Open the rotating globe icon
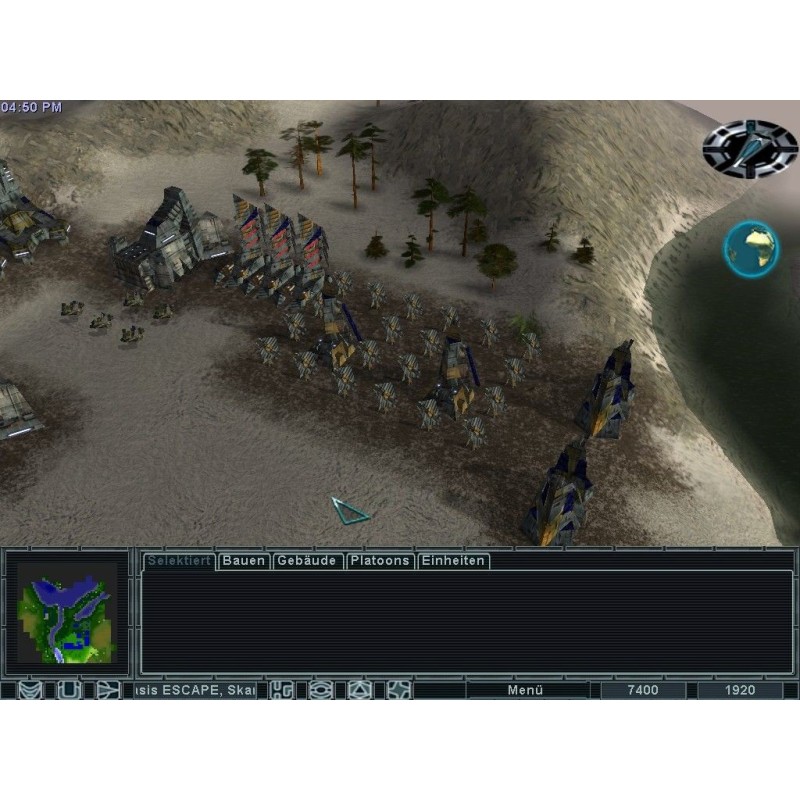 753,249
